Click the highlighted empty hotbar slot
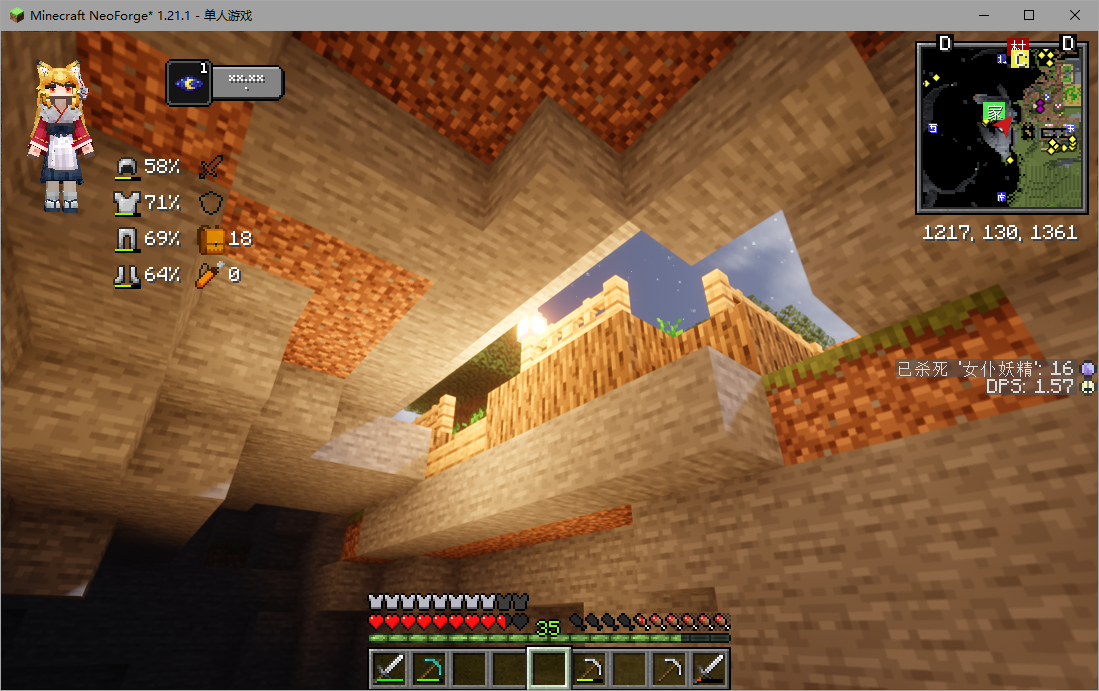The image size is (1099, 691). (x=549, y=668)
